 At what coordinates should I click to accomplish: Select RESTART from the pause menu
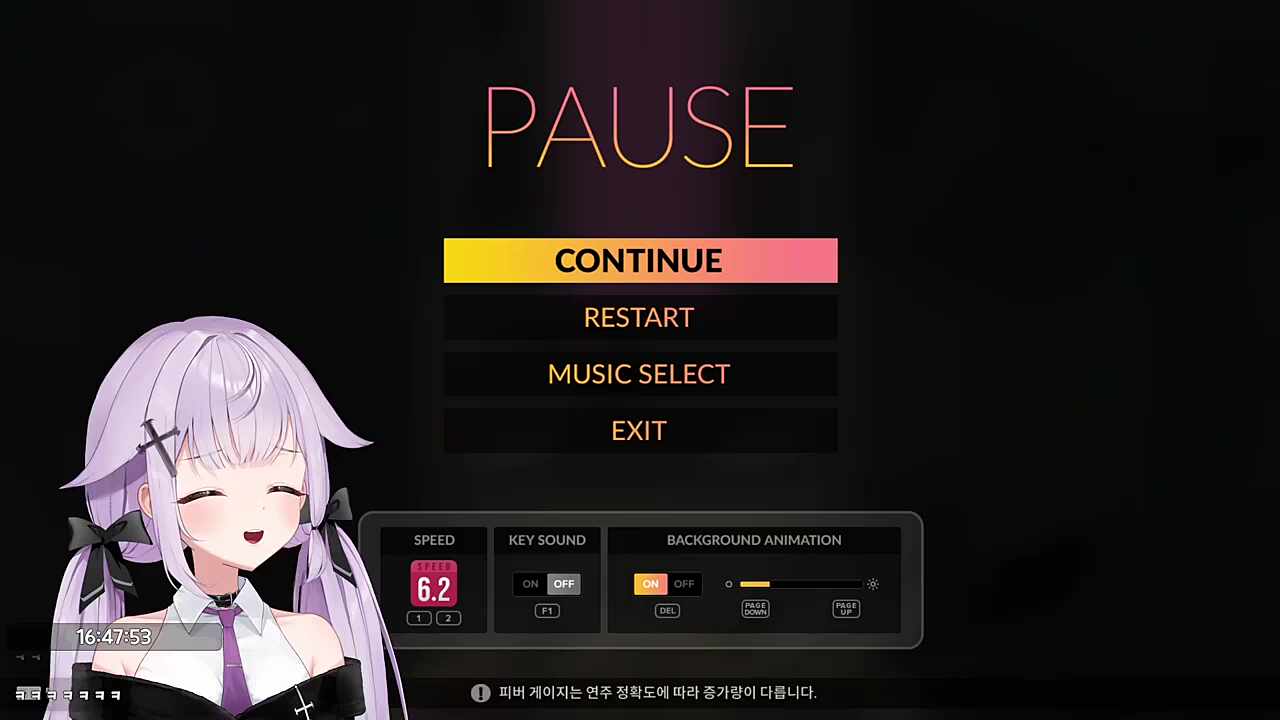[639, 317]
